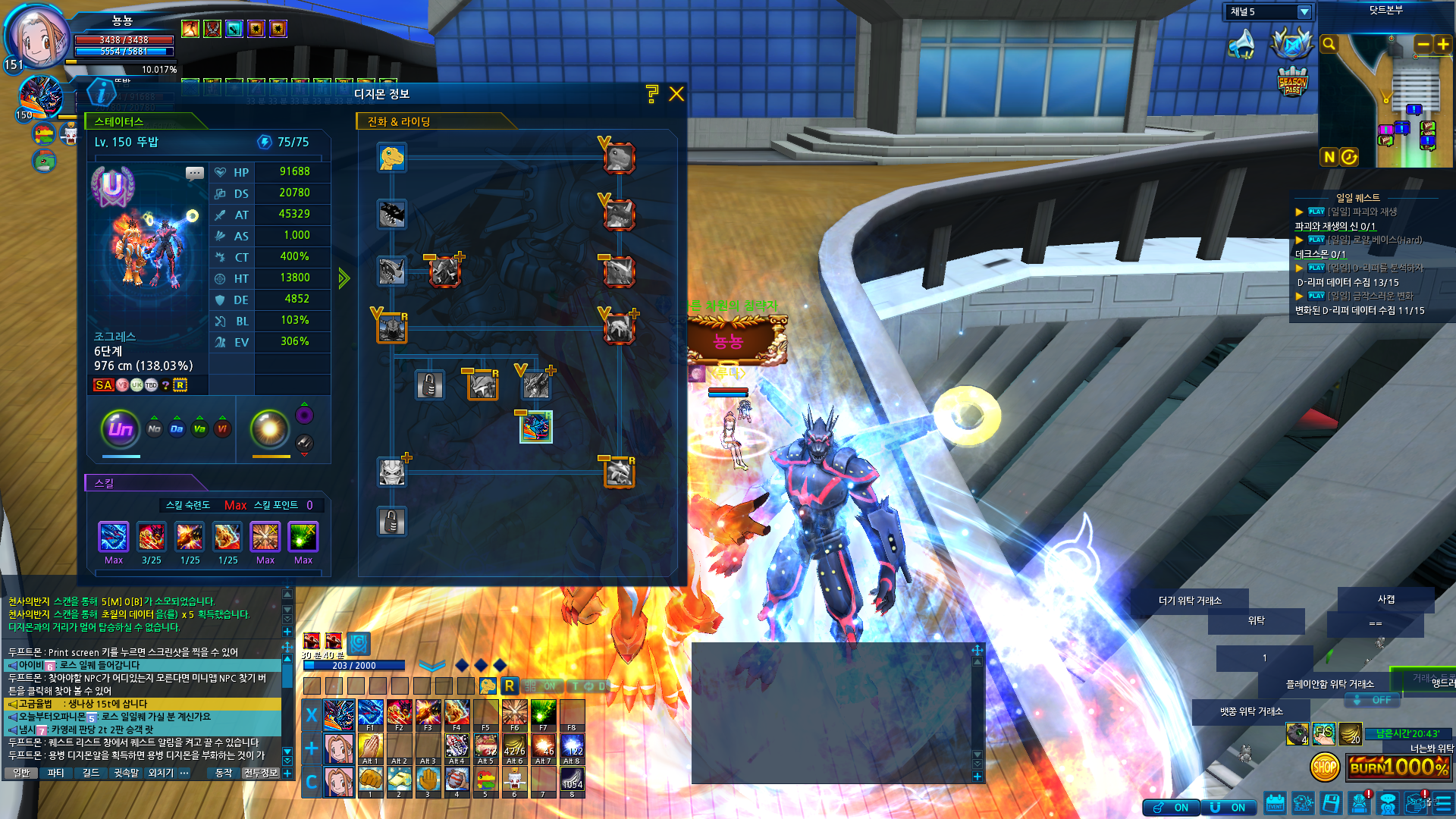Click the purple Un attribute icon
The width and height of the screenshot is (1456, 819).
pyautogui.click(x=121, y=429)
